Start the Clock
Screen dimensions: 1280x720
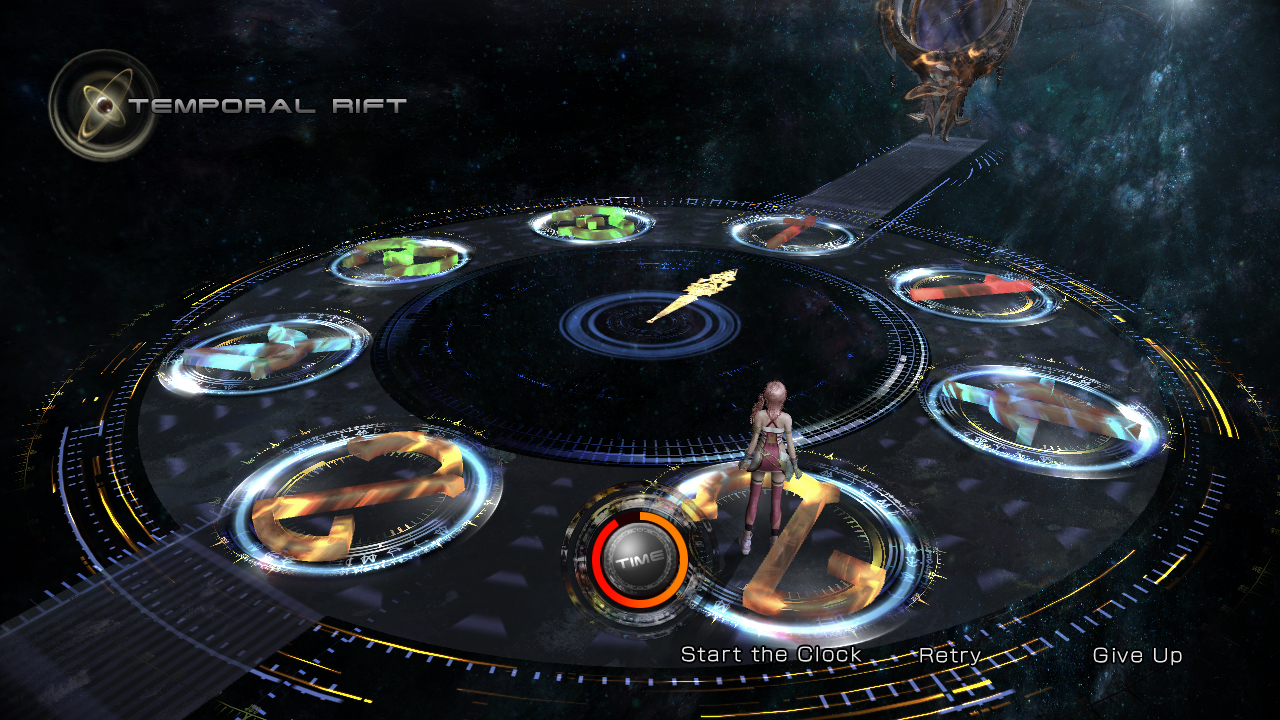point(770,655)
